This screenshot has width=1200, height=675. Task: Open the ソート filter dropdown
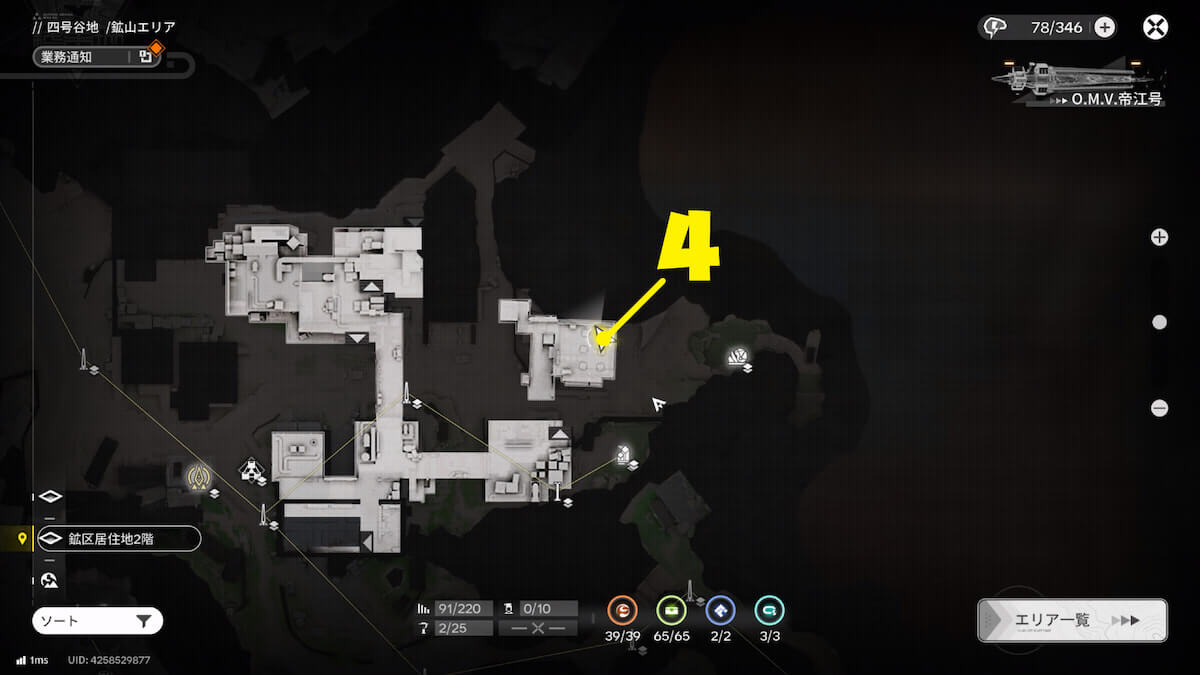pos(97,621)
